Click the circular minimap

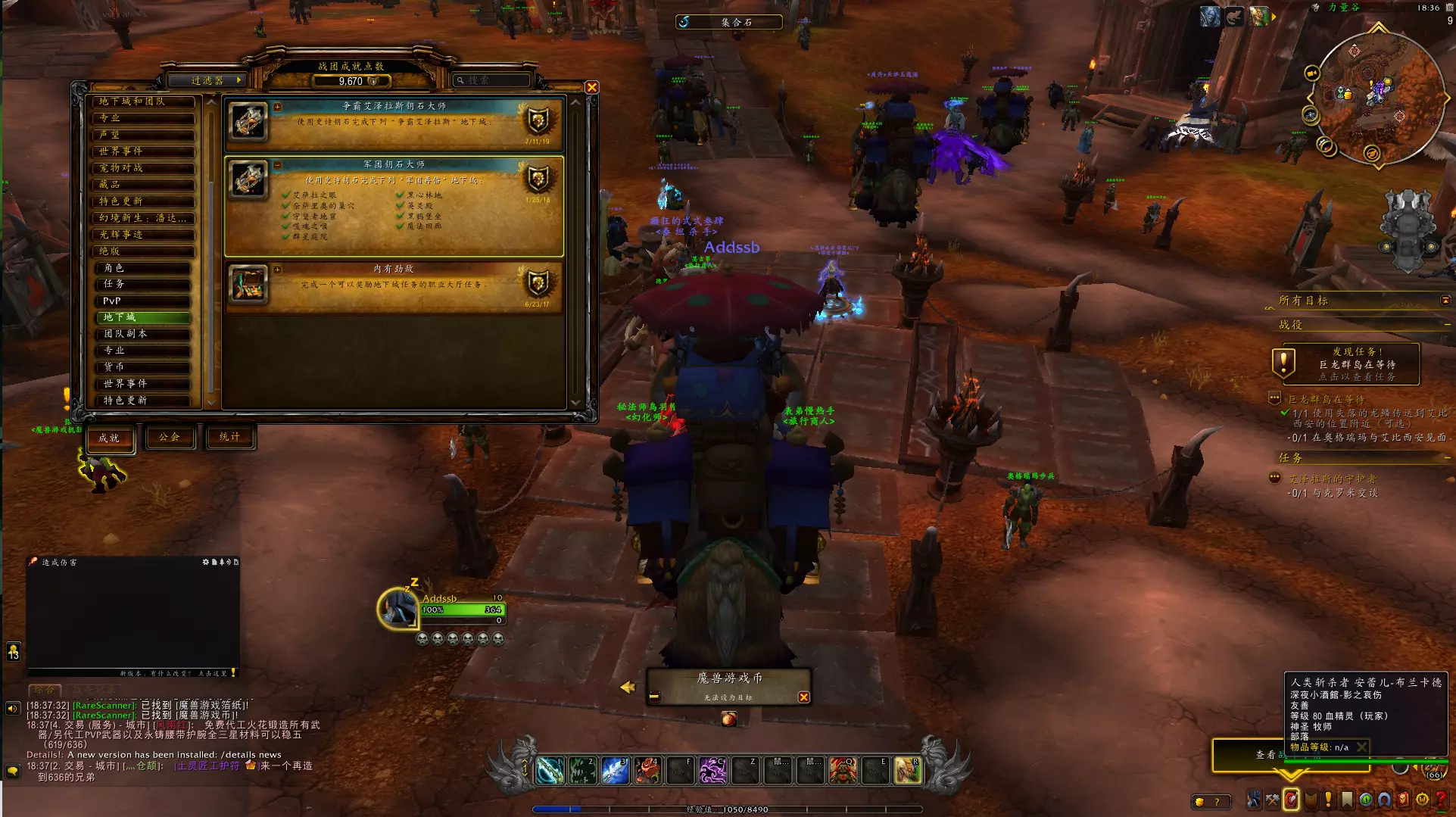[x=1376, y=97]
